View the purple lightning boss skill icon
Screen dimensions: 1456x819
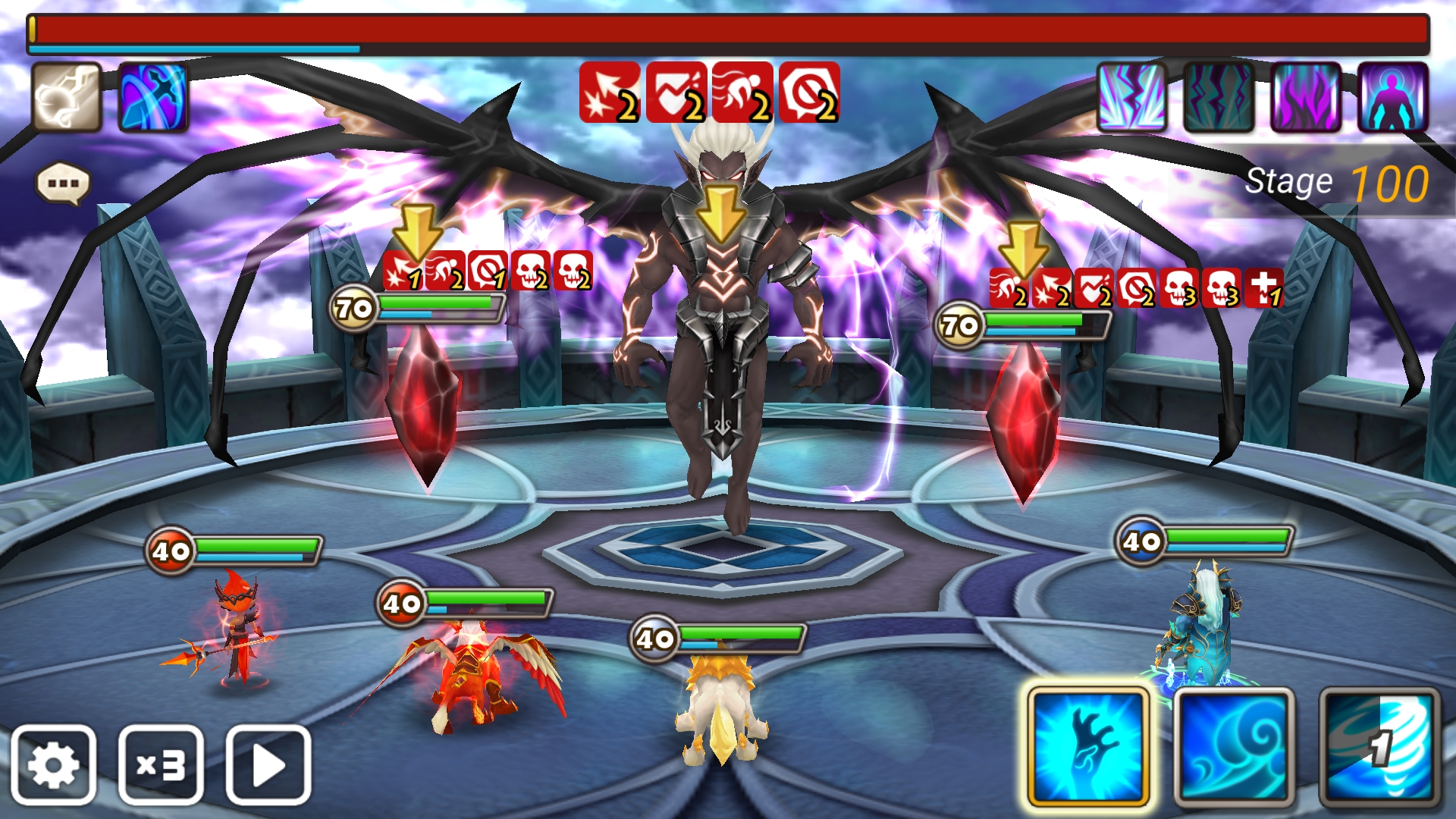pos(1131,97)
